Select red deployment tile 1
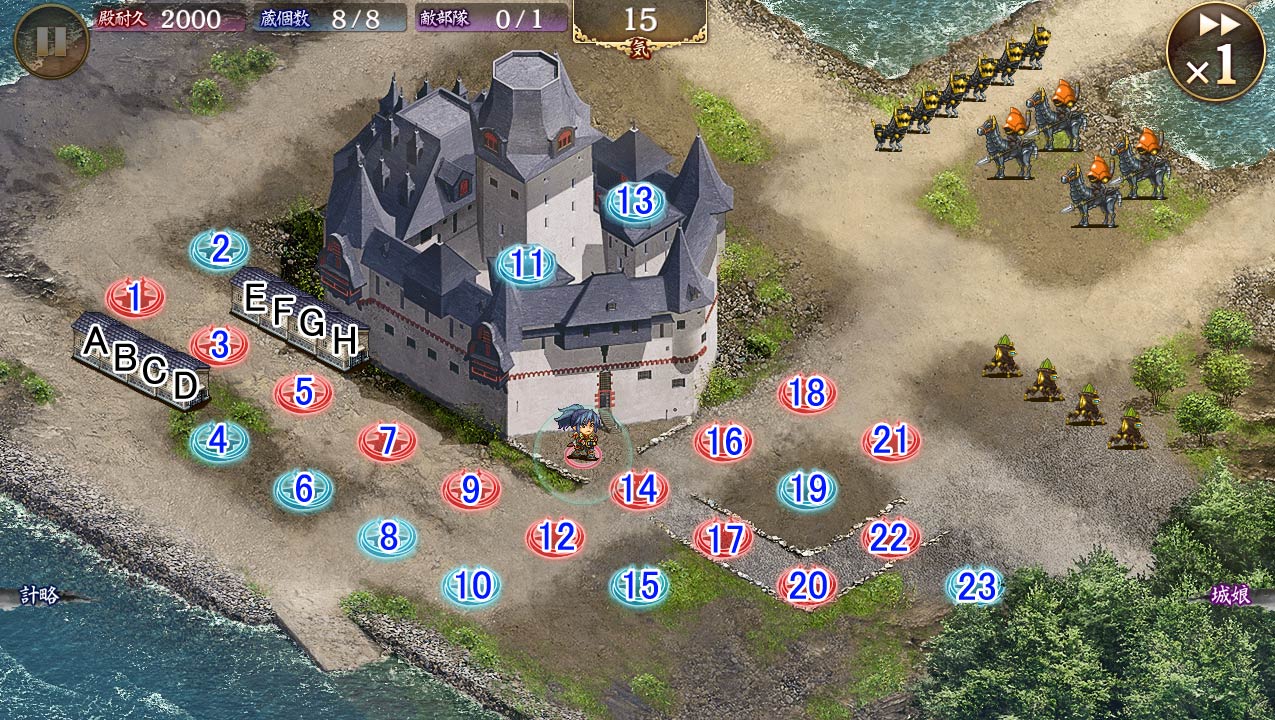The height and width of the screenshot is (720, 1275). tap(134, 297)
